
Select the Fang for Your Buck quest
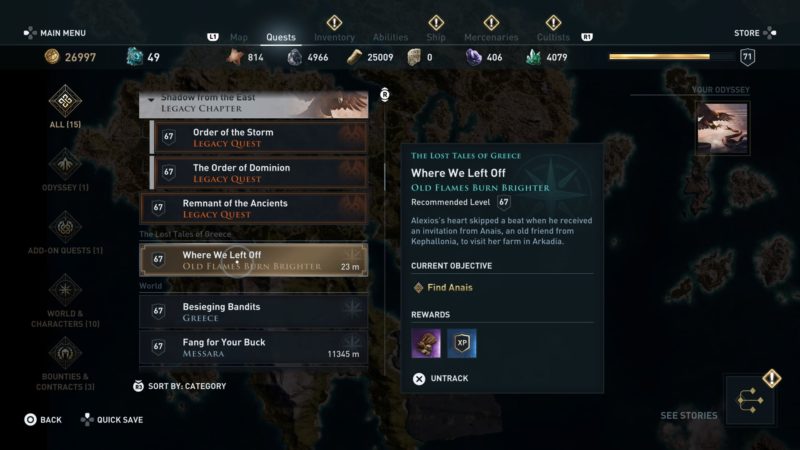pos(253,347)
